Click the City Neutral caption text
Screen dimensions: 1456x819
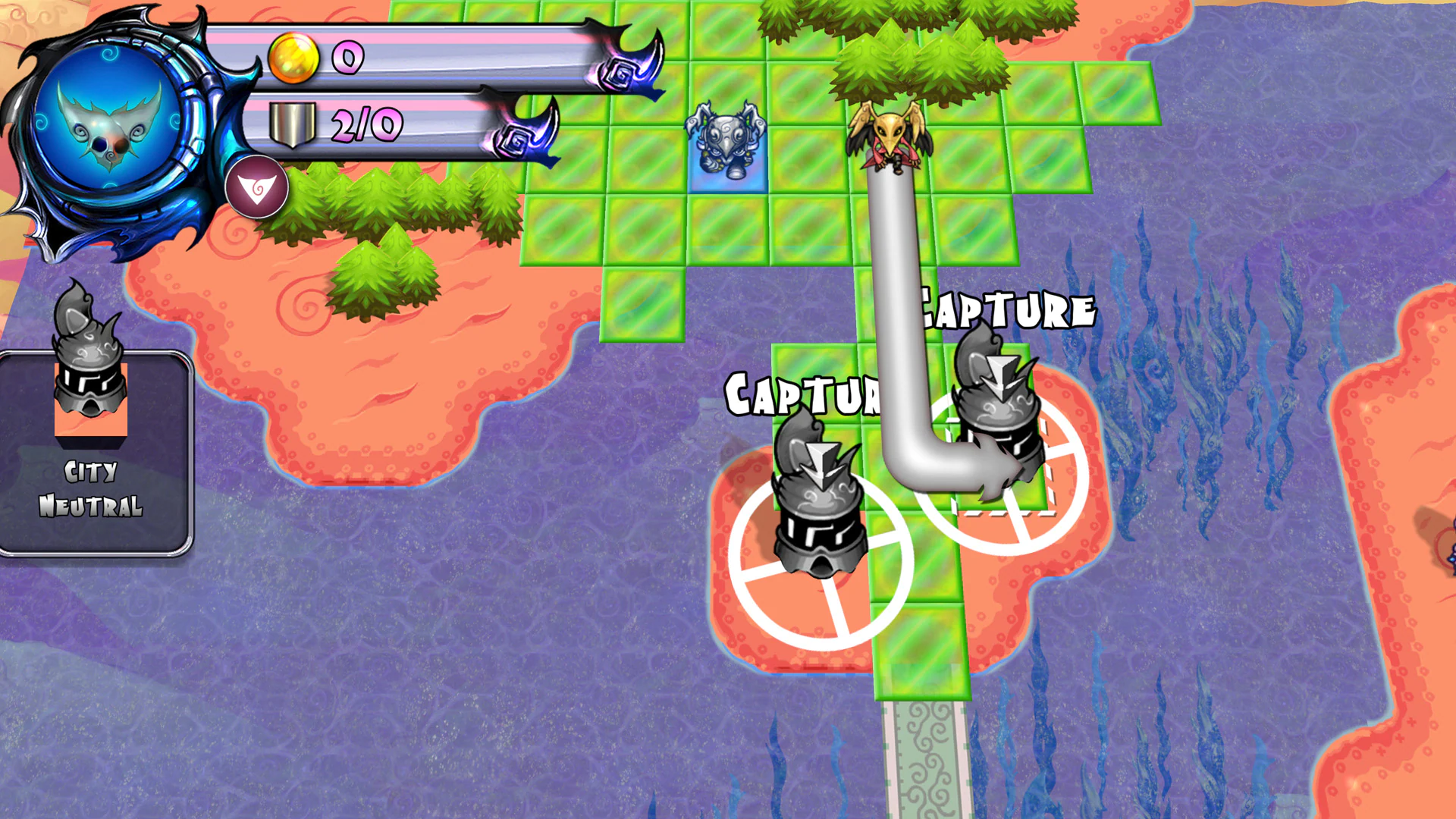tap(91, 488)
